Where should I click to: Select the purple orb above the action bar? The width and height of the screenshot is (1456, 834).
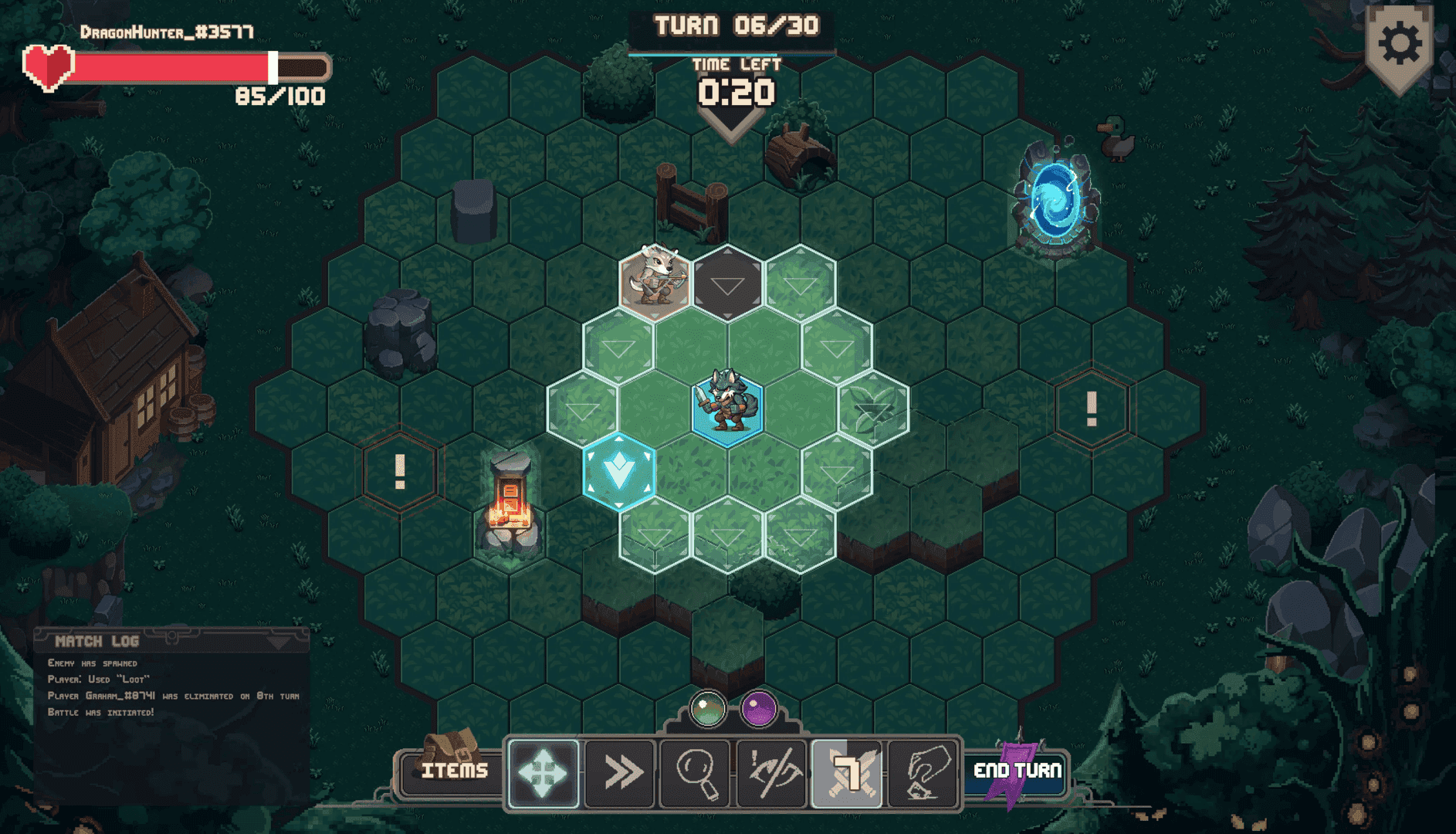pyautogui.click(x=759, y=708)
